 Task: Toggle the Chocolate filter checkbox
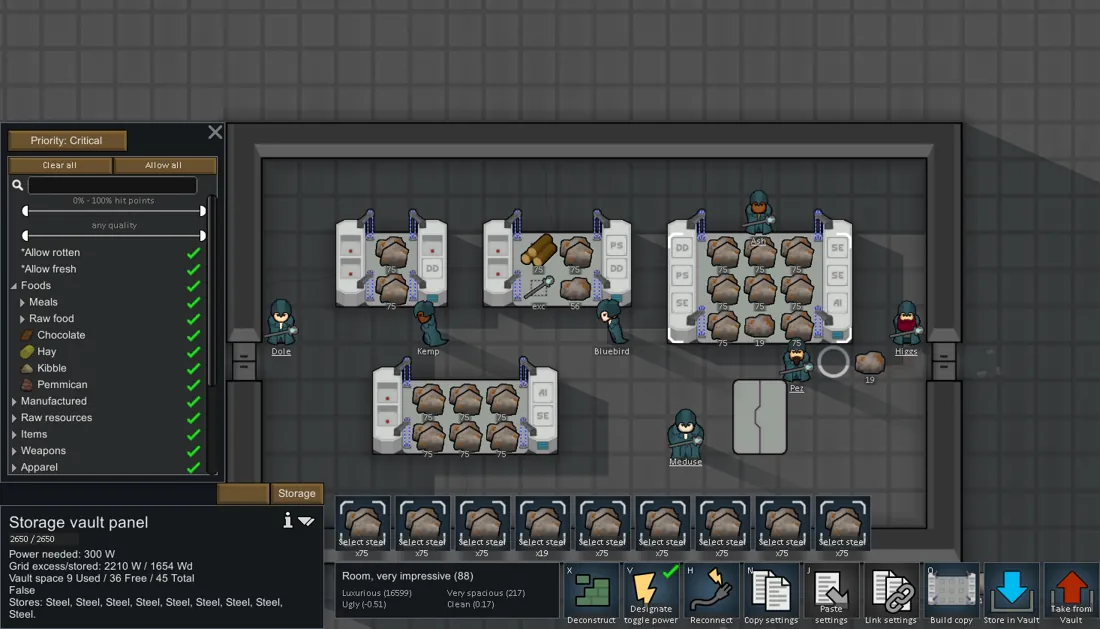193,335
